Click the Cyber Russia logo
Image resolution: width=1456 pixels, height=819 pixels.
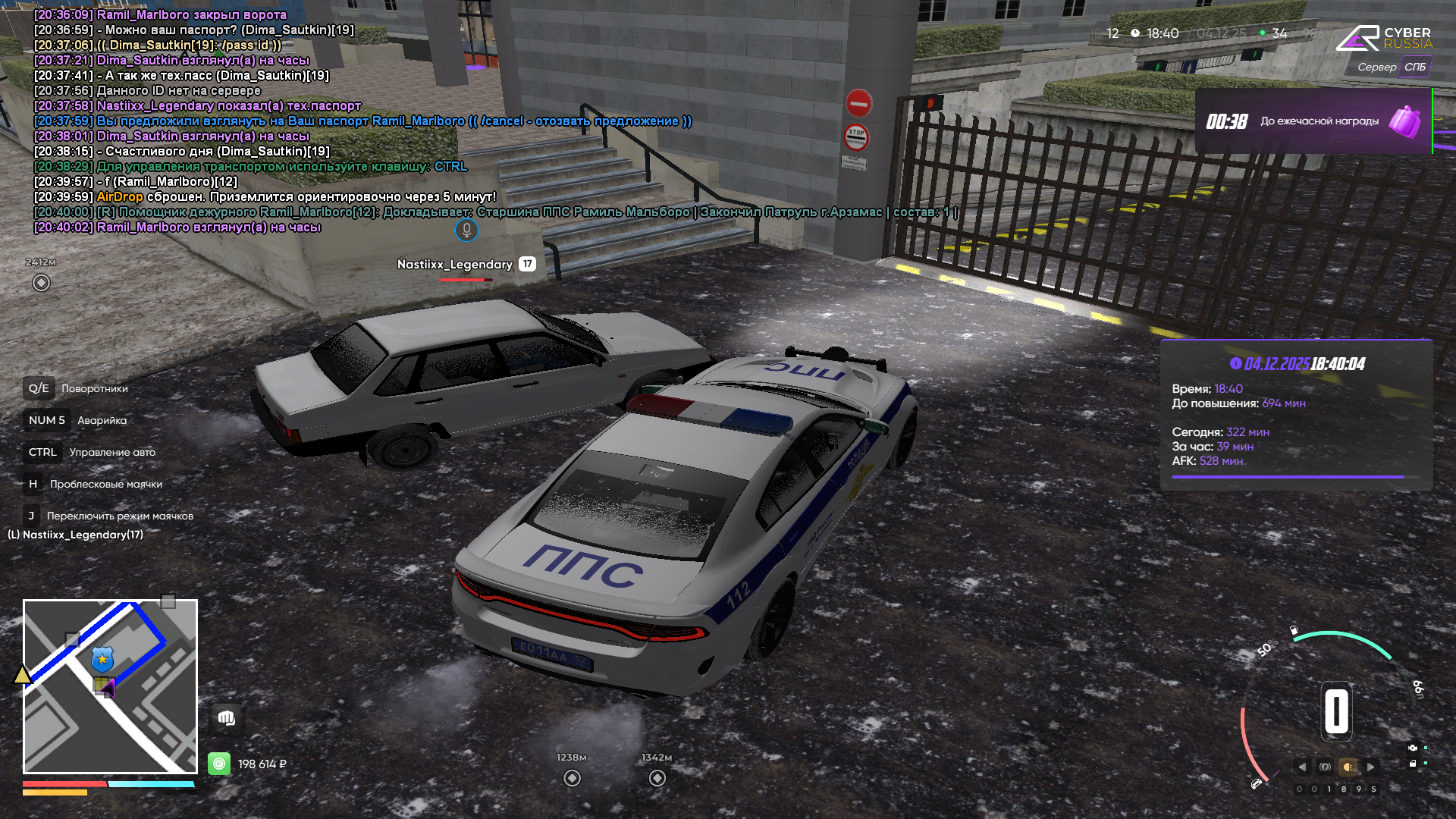tap(1384, 38)
